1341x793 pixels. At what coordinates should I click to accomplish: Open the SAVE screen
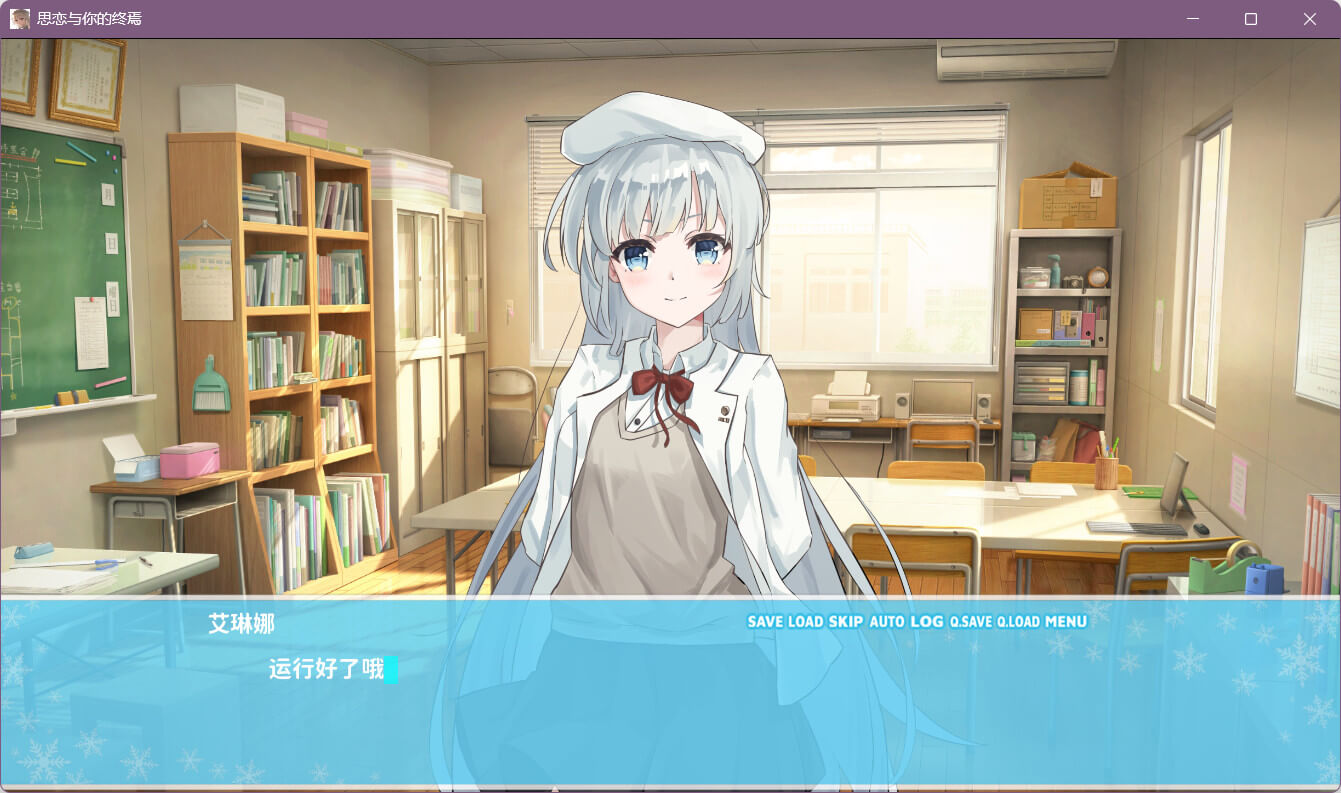[x=765, y=622]
